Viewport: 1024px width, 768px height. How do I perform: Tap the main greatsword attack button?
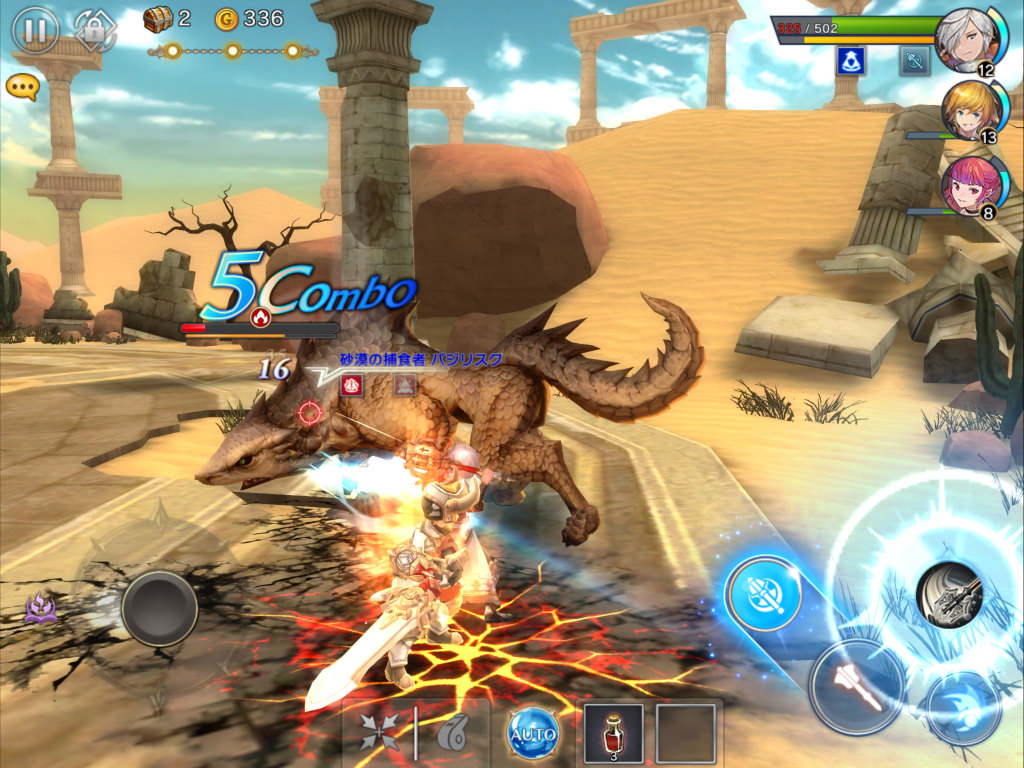[x=950, y=594]
